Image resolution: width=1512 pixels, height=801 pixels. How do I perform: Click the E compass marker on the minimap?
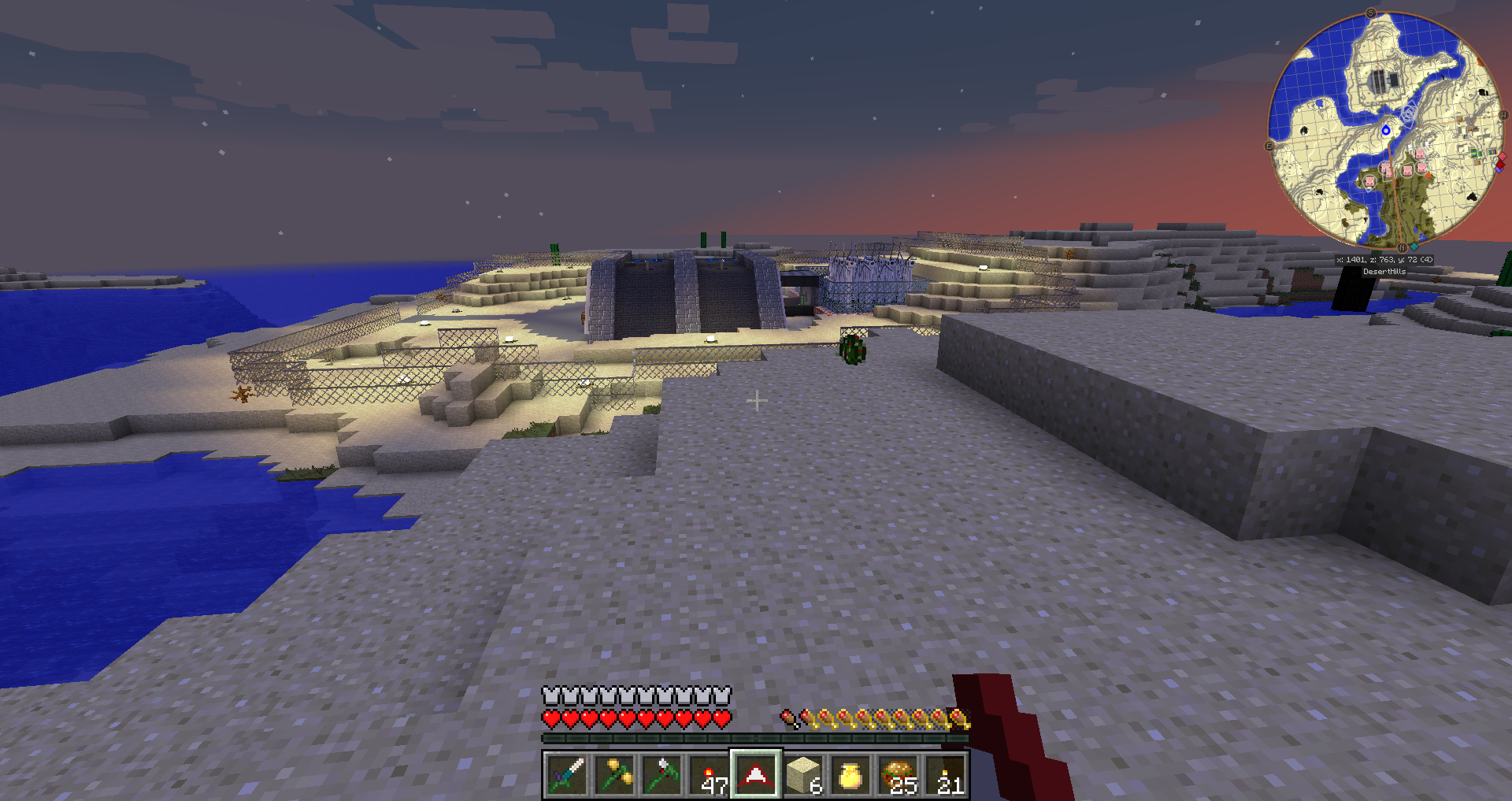tap(1269, 146)
